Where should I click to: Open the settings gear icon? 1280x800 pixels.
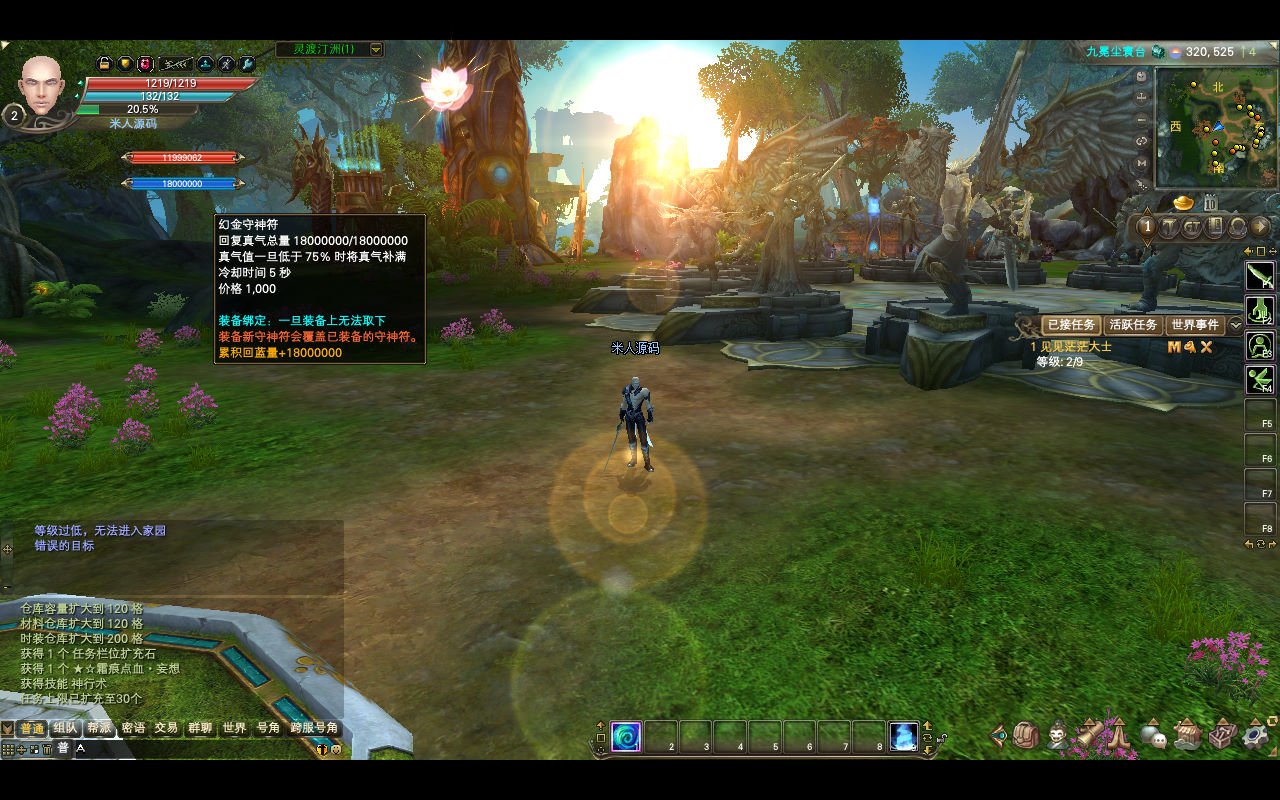(1254, 737)
